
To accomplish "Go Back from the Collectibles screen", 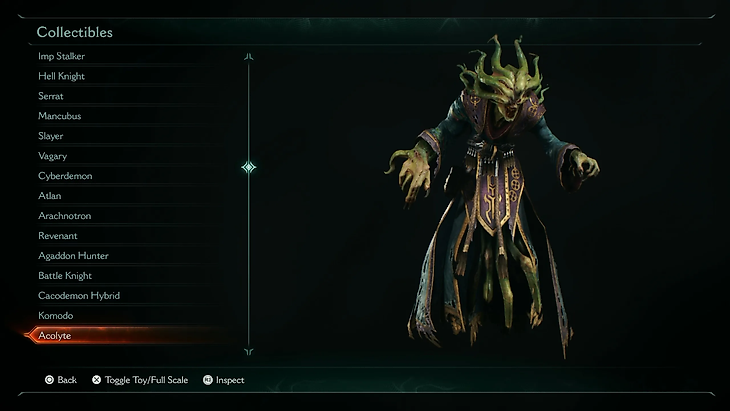I will click(x=60, y=380).
